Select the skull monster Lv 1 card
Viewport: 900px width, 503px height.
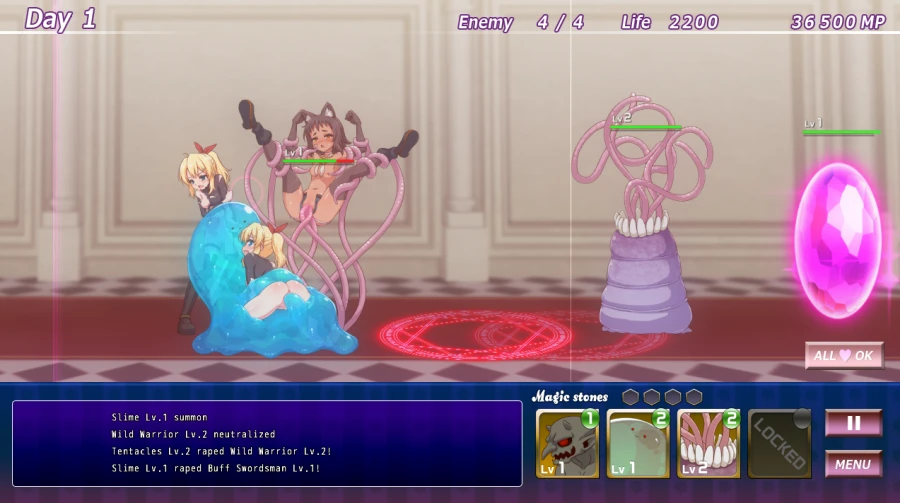point(567,443)
